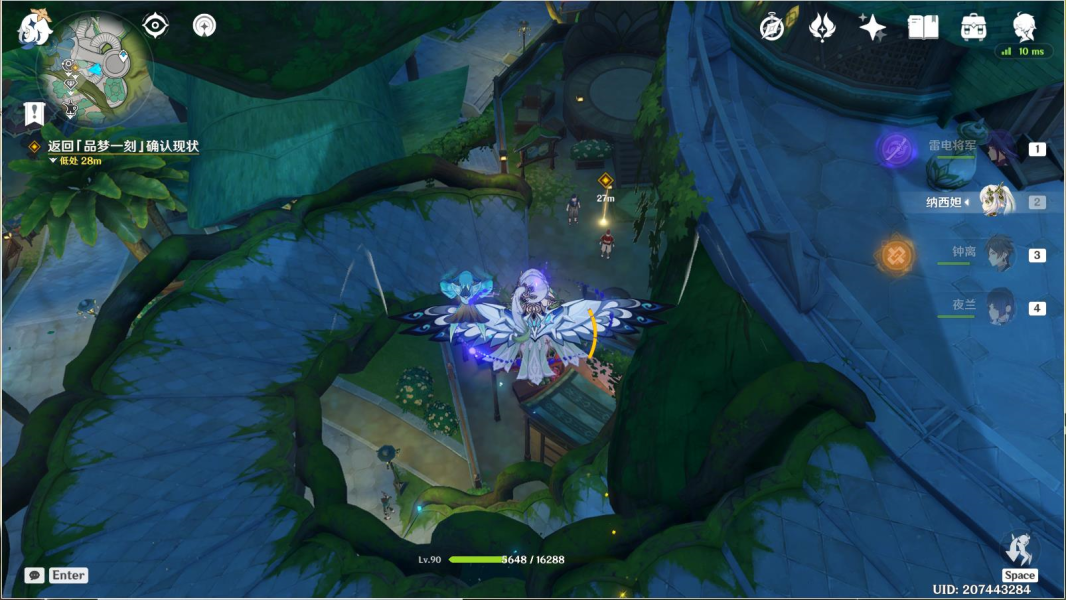Select active character 纳西妲 in party list
Image resolution: width=1066 pixels, height=600 pixels.
[995, 202]
